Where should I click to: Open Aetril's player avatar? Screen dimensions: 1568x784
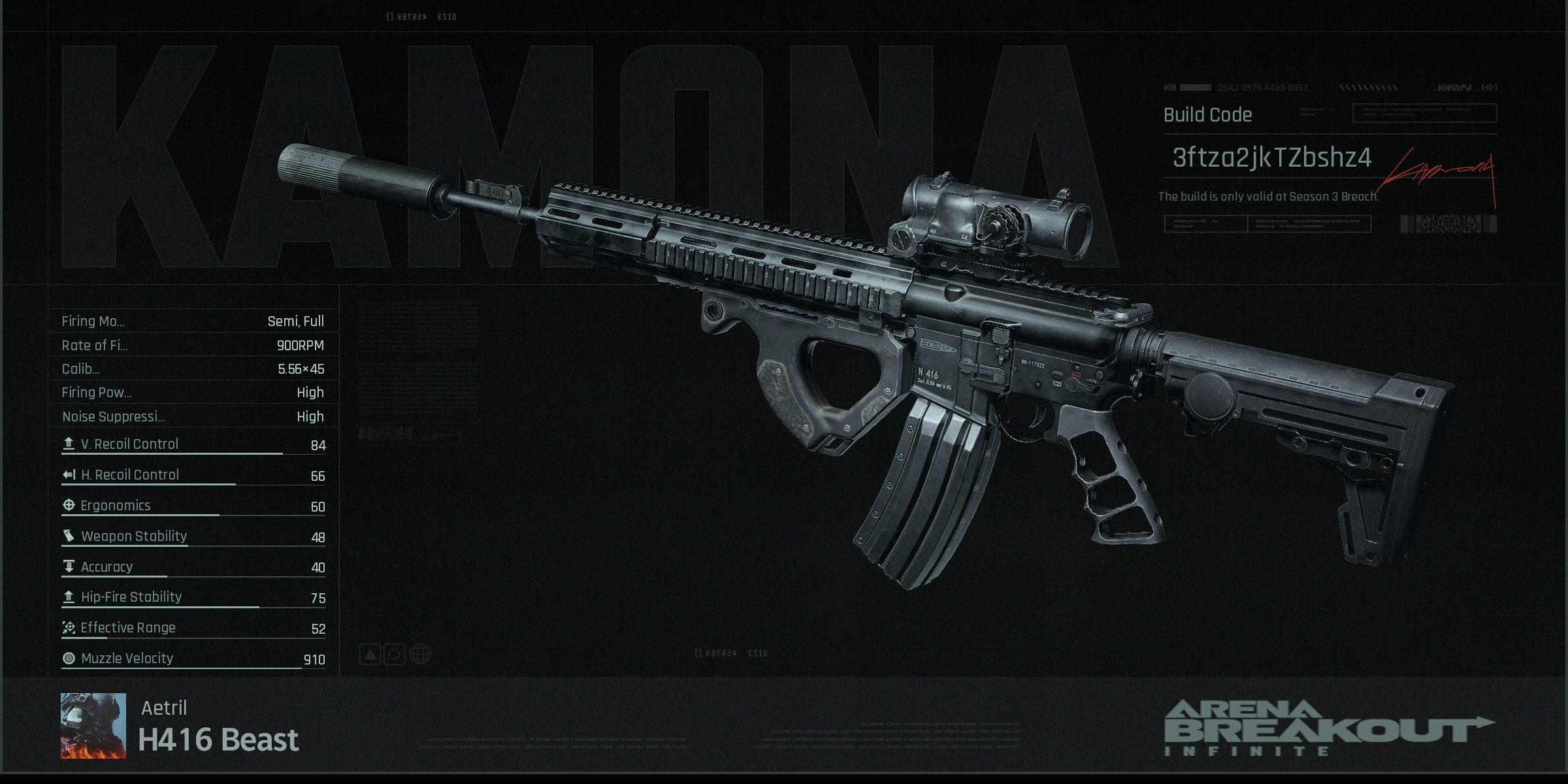(93, 725)
